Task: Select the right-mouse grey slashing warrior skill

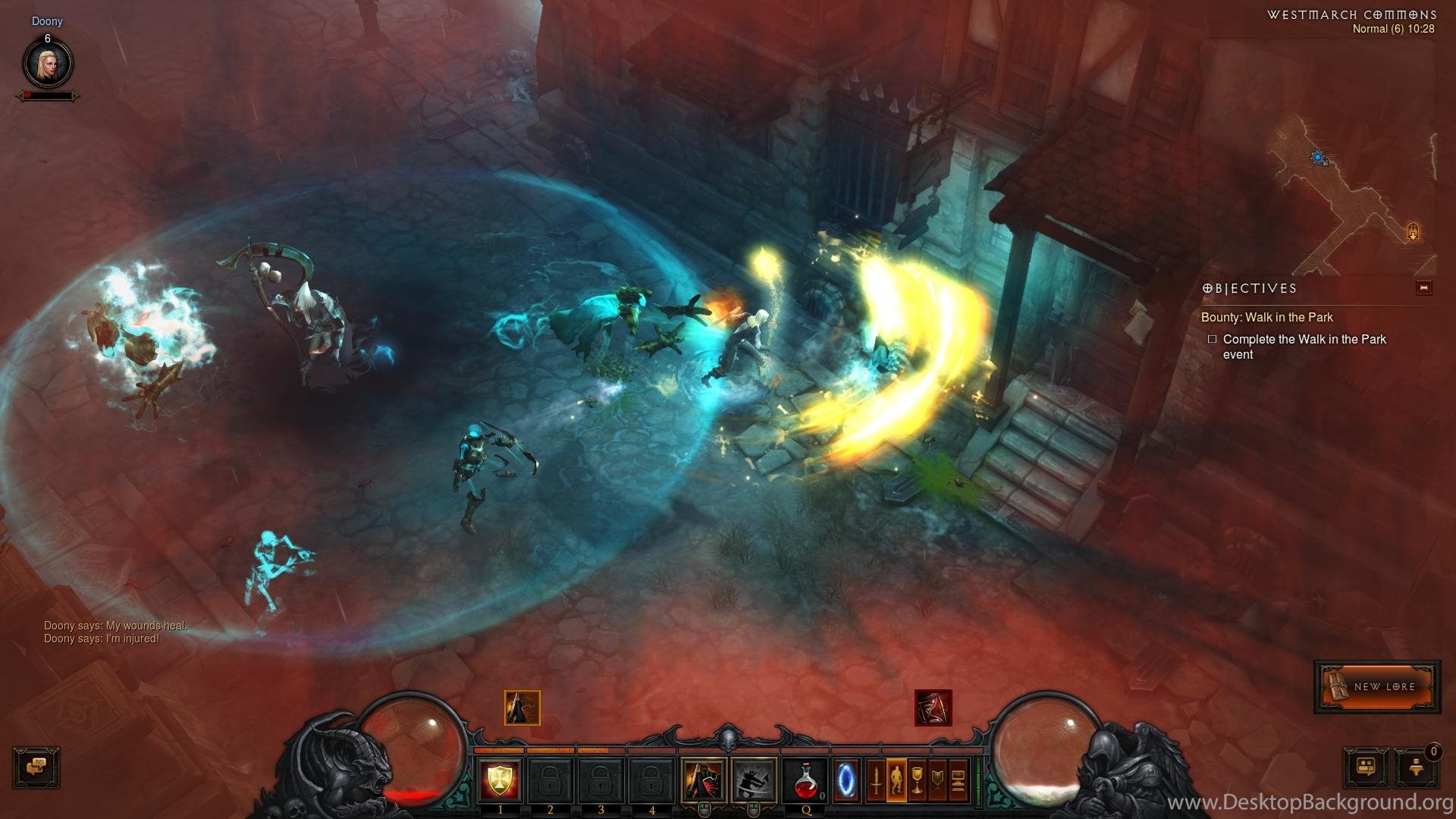Action: [x=754, y=780]
